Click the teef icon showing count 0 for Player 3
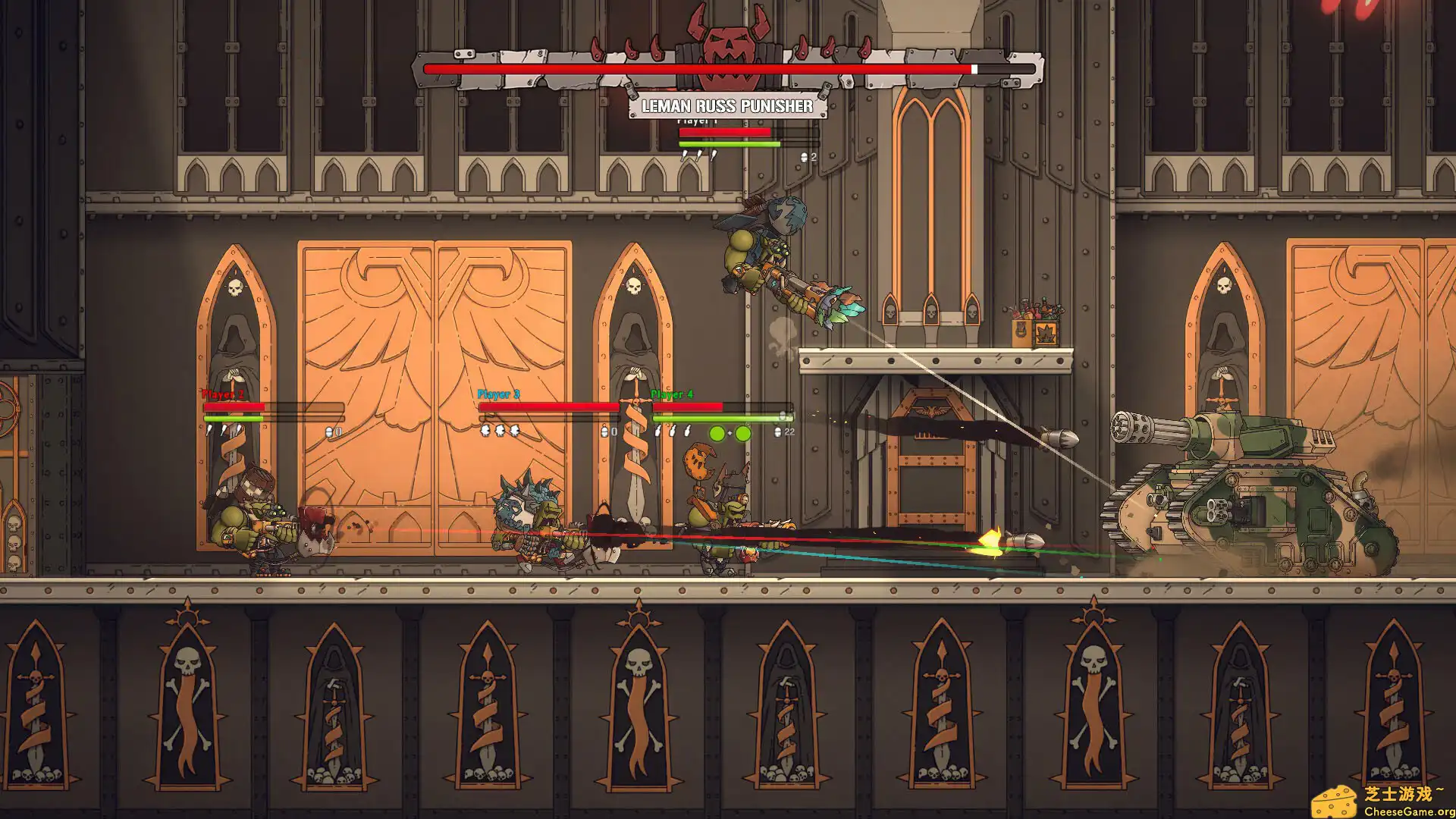 pos(604,431)
